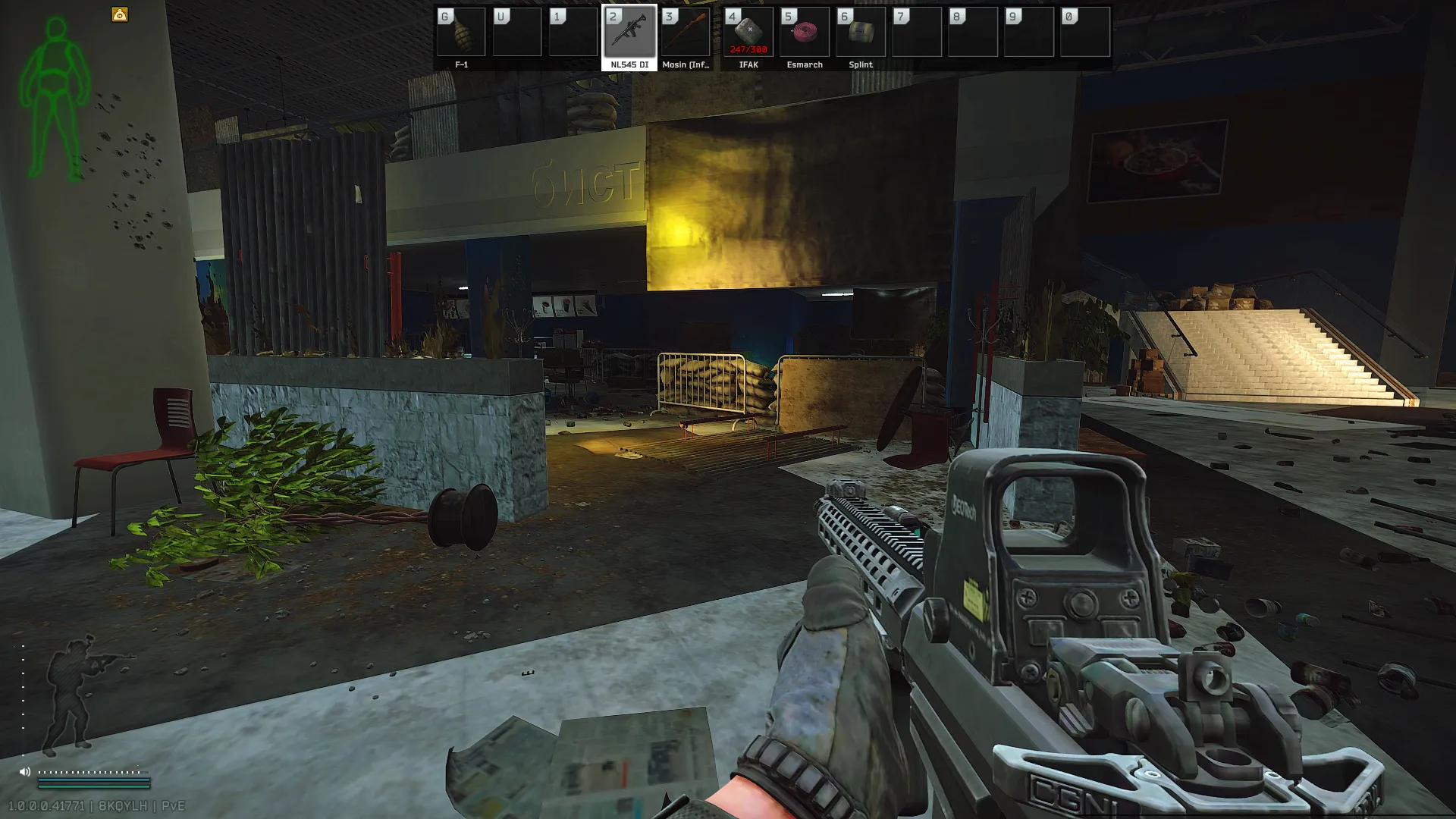Choose the Splint quick slot
Viewport: 1456px width, 819px height.
861,33
